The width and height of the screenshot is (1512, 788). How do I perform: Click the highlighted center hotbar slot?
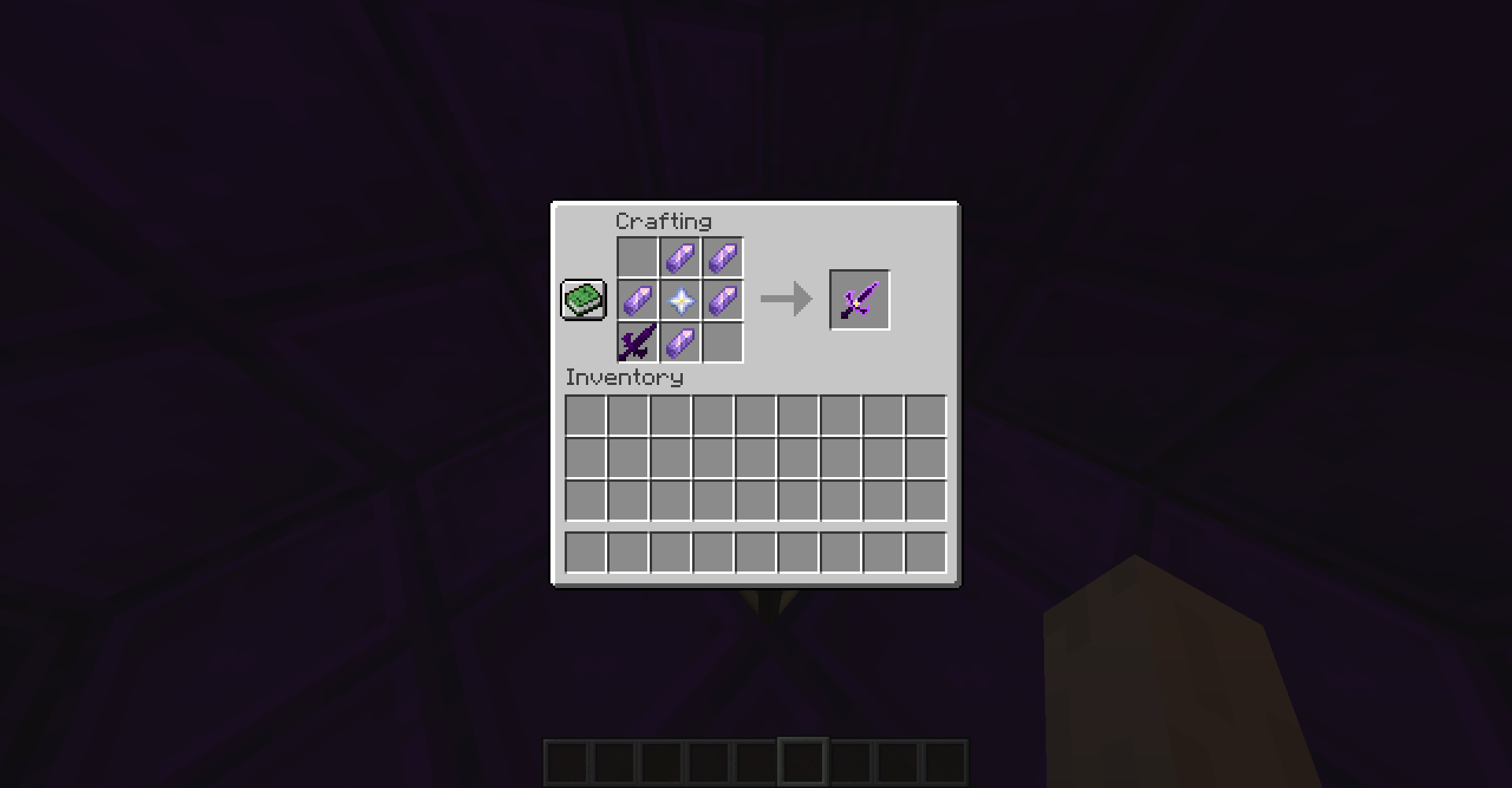click(804, 762)
